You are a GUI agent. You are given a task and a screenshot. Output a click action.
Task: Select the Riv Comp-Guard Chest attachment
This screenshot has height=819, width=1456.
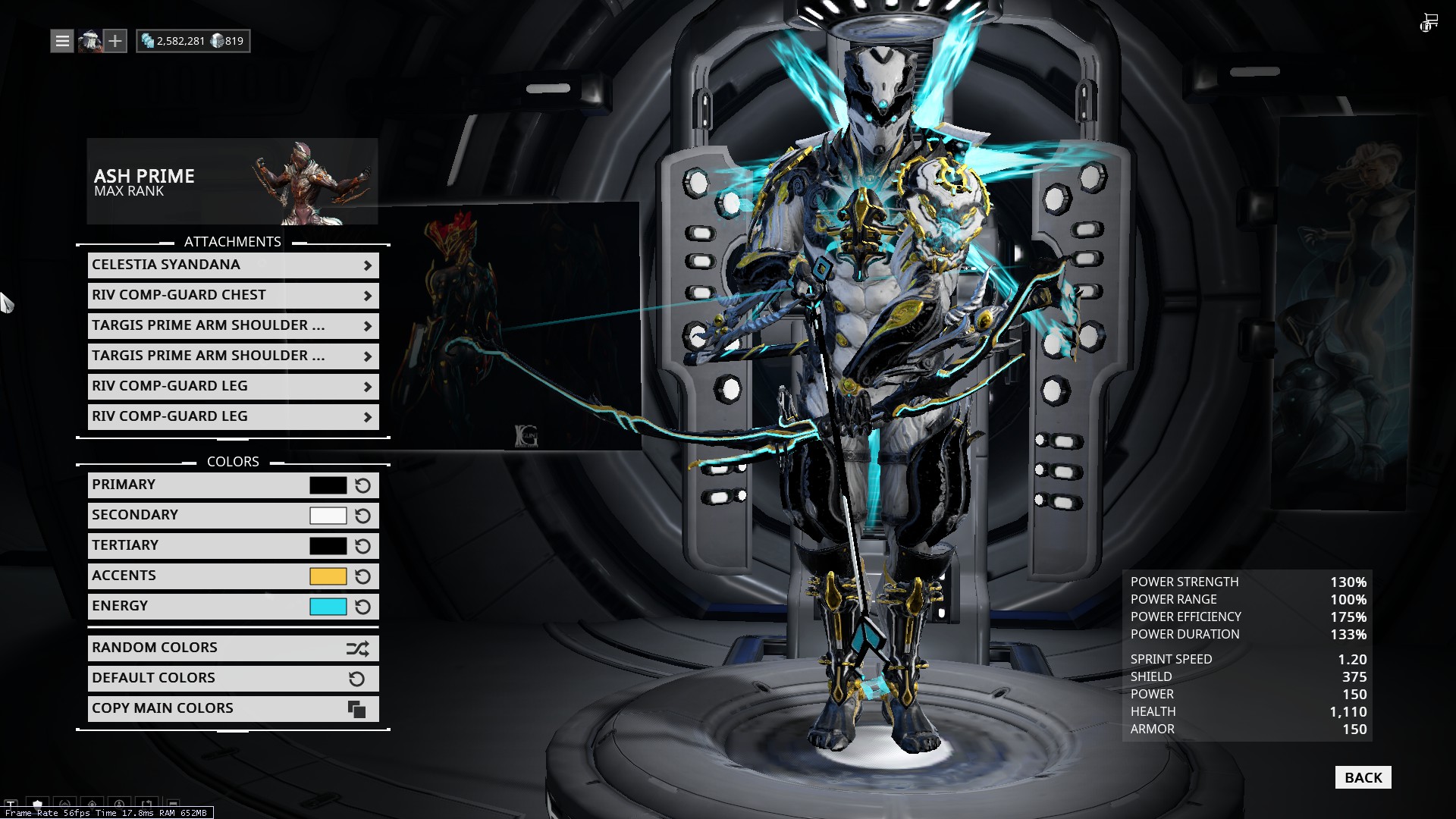[233, 296]
